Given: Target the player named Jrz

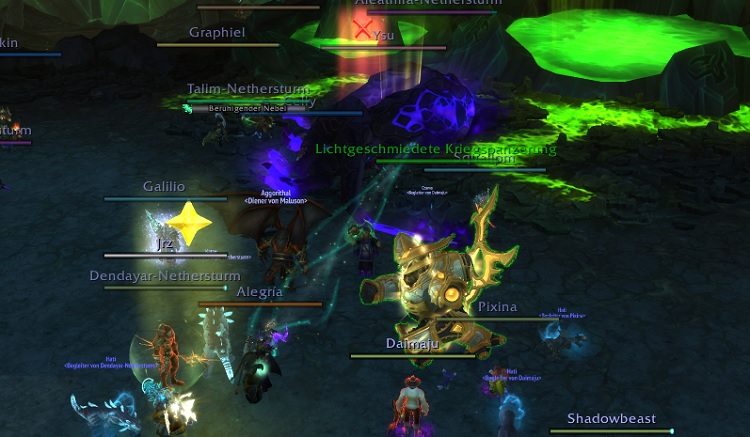Looking at the screenshot, I should tap(165, 245).
